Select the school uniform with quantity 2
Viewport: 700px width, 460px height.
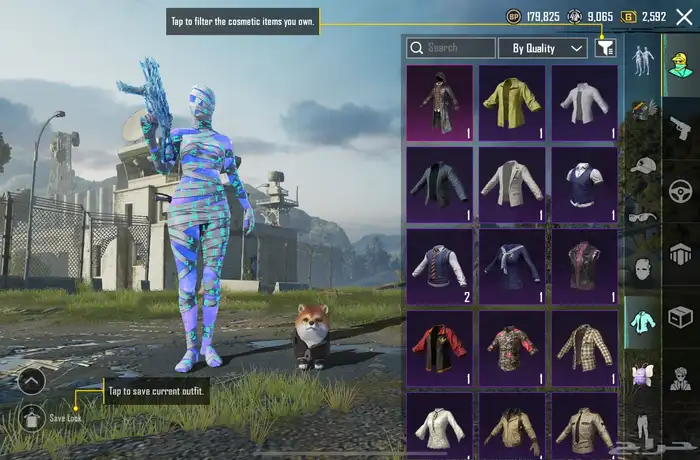pyautogui.click(x=439, y=267)
